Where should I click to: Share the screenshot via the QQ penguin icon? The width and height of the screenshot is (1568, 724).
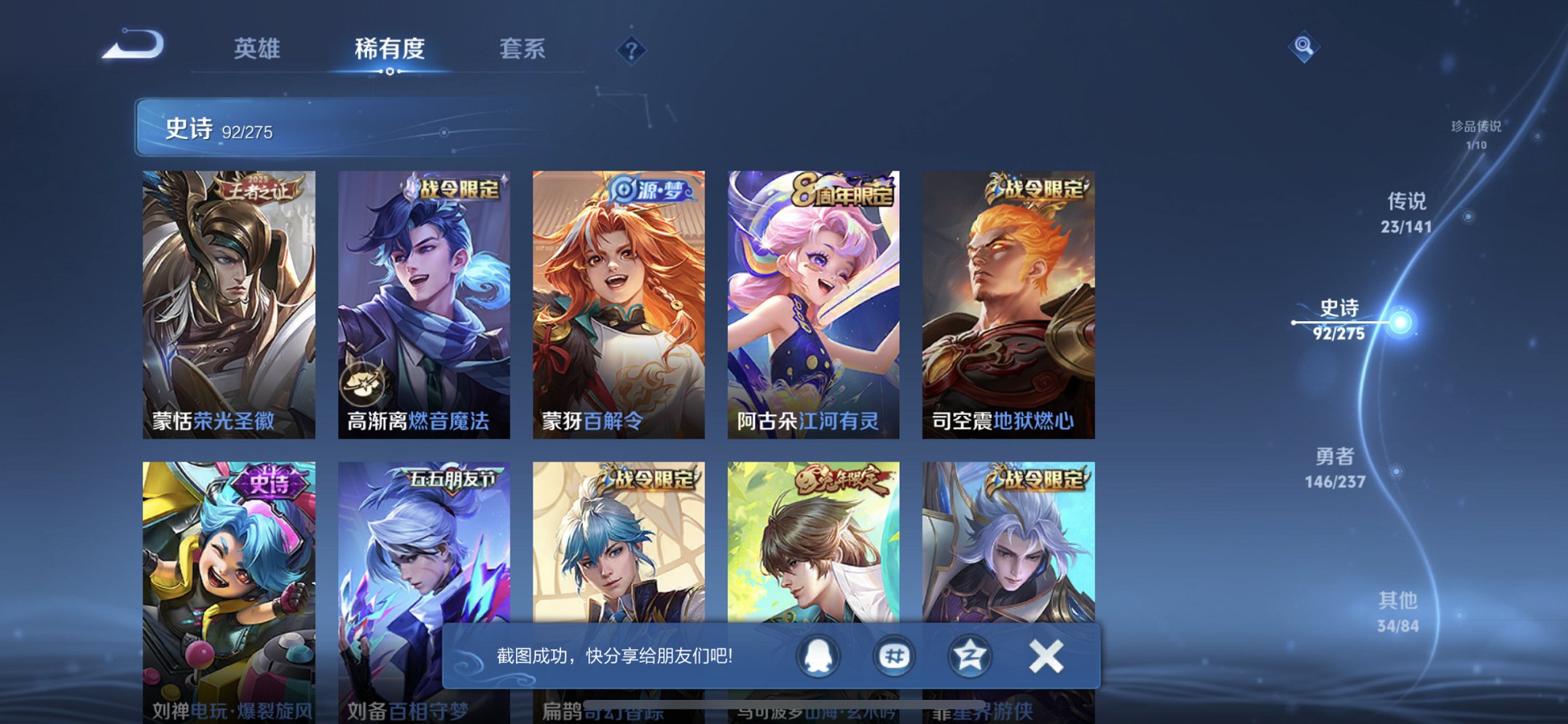pos(818,655)
